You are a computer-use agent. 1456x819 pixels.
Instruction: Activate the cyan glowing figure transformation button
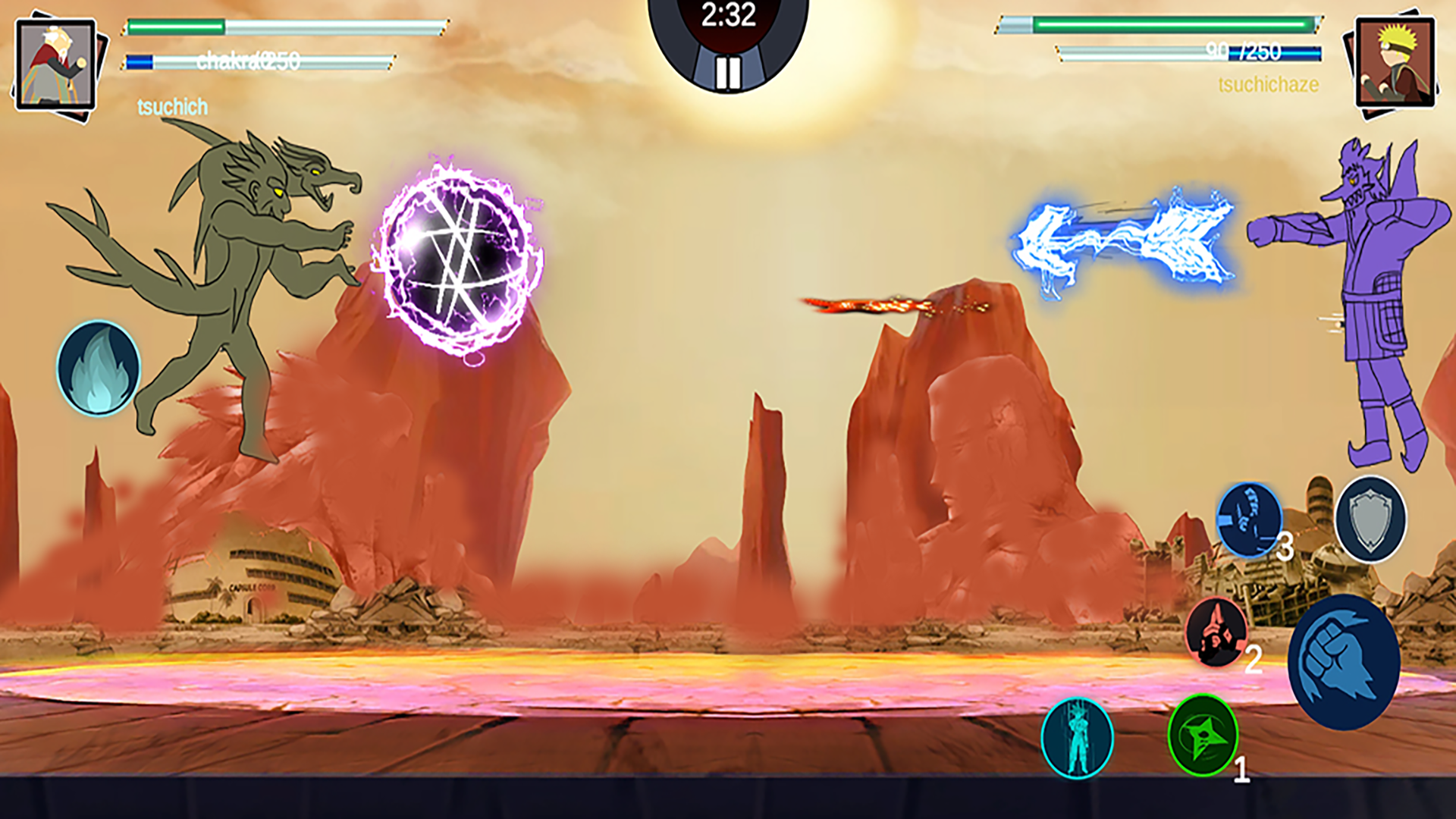point(1077,738)
